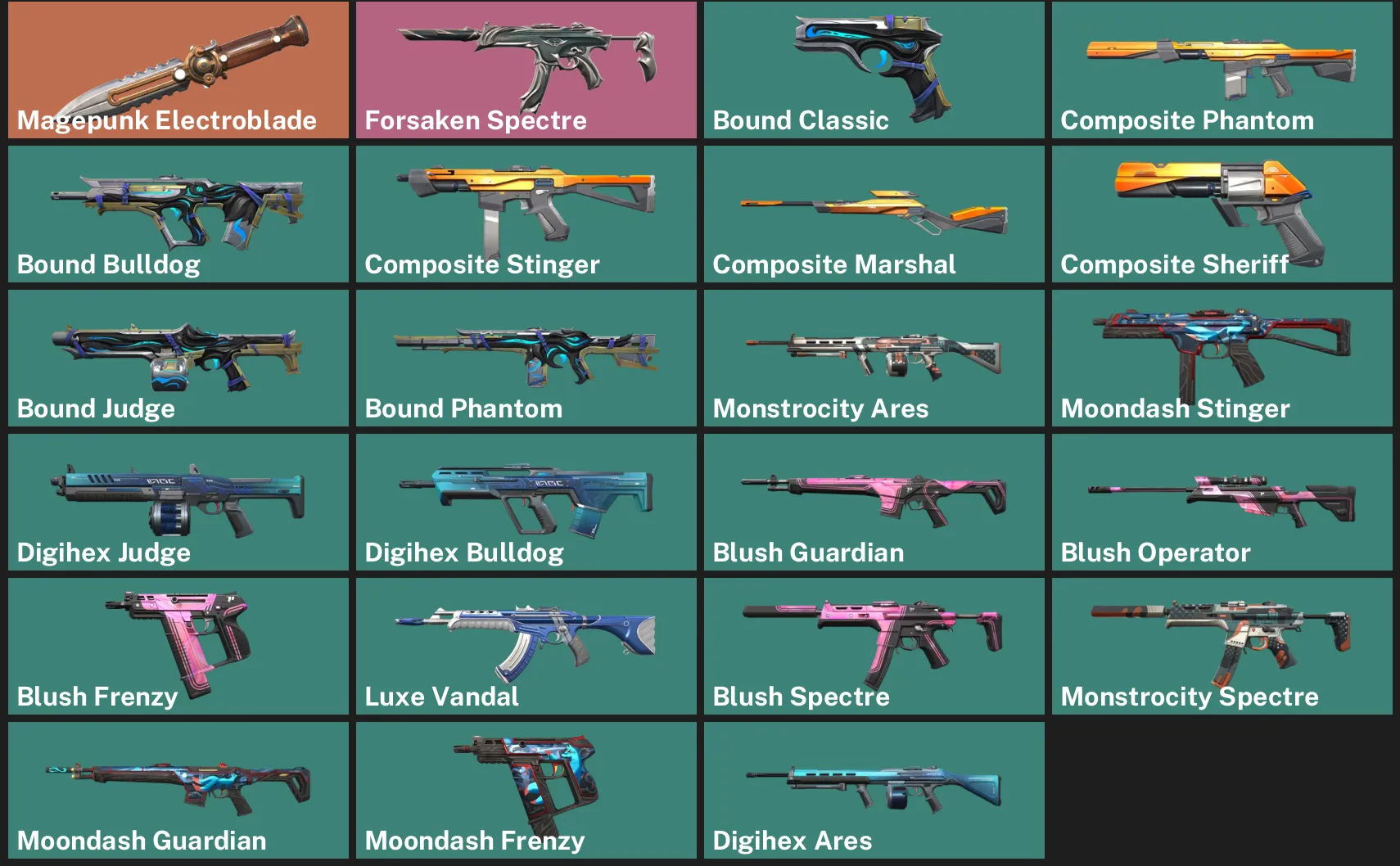This screenshot has width=1400, height=866.
Task: Open the Bound Bulldog skin
Action: (177, 214)
